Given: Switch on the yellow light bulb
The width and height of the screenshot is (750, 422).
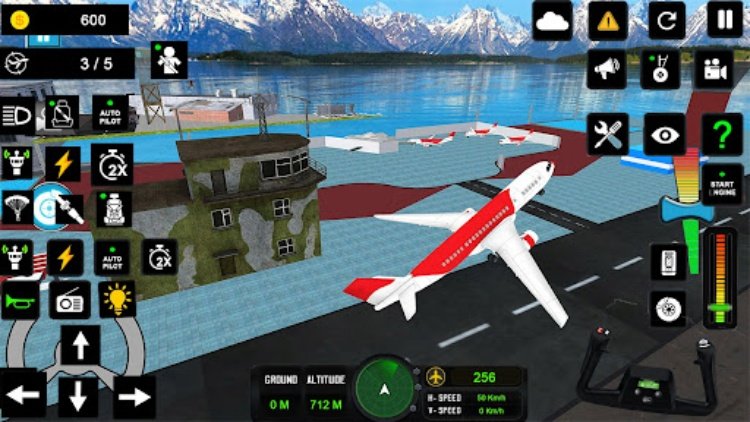Looking at the screenshot, I should click(x=117, y=300).
